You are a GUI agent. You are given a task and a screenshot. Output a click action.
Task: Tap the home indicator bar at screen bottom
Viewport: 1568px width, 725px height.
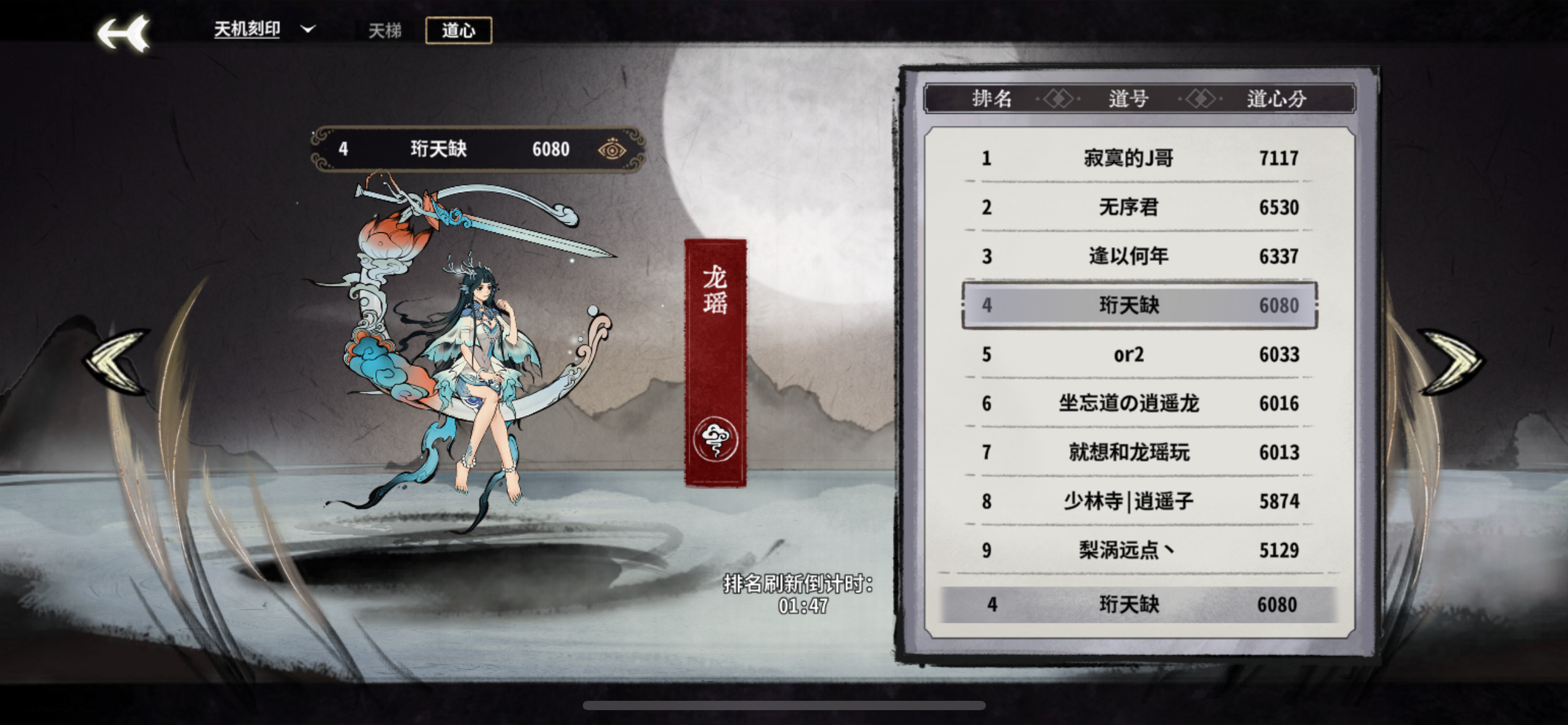point(784,706)
